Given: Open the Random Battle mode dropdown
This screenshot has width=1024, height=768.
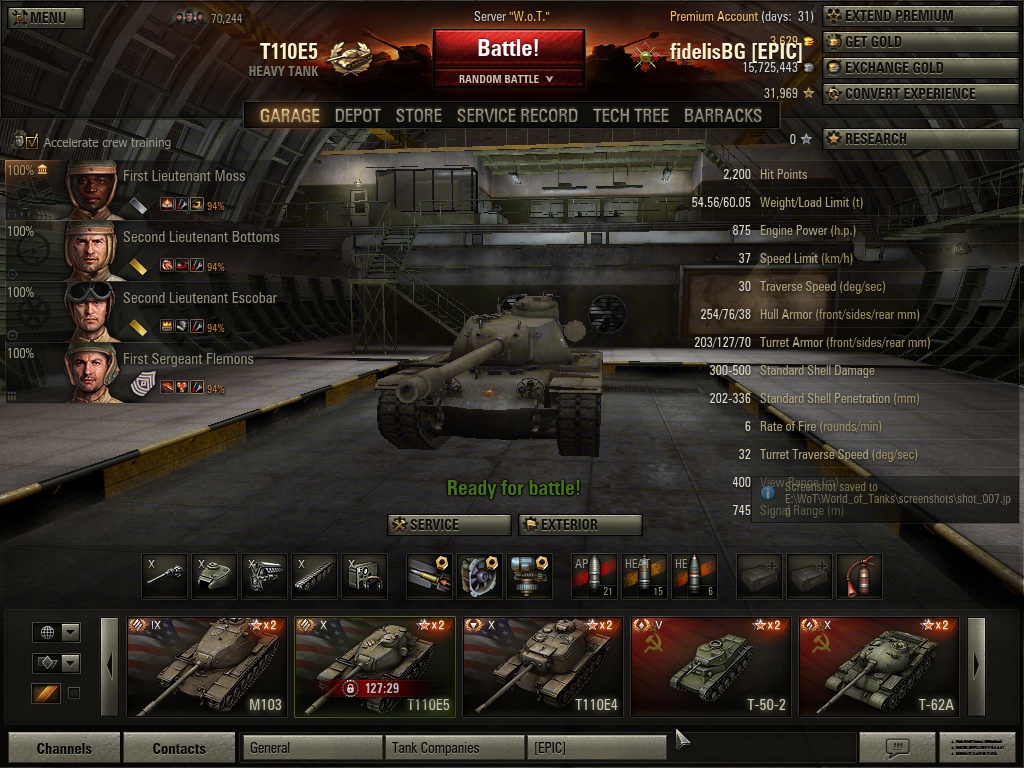Looking at the screenshot, I should 508,79.
